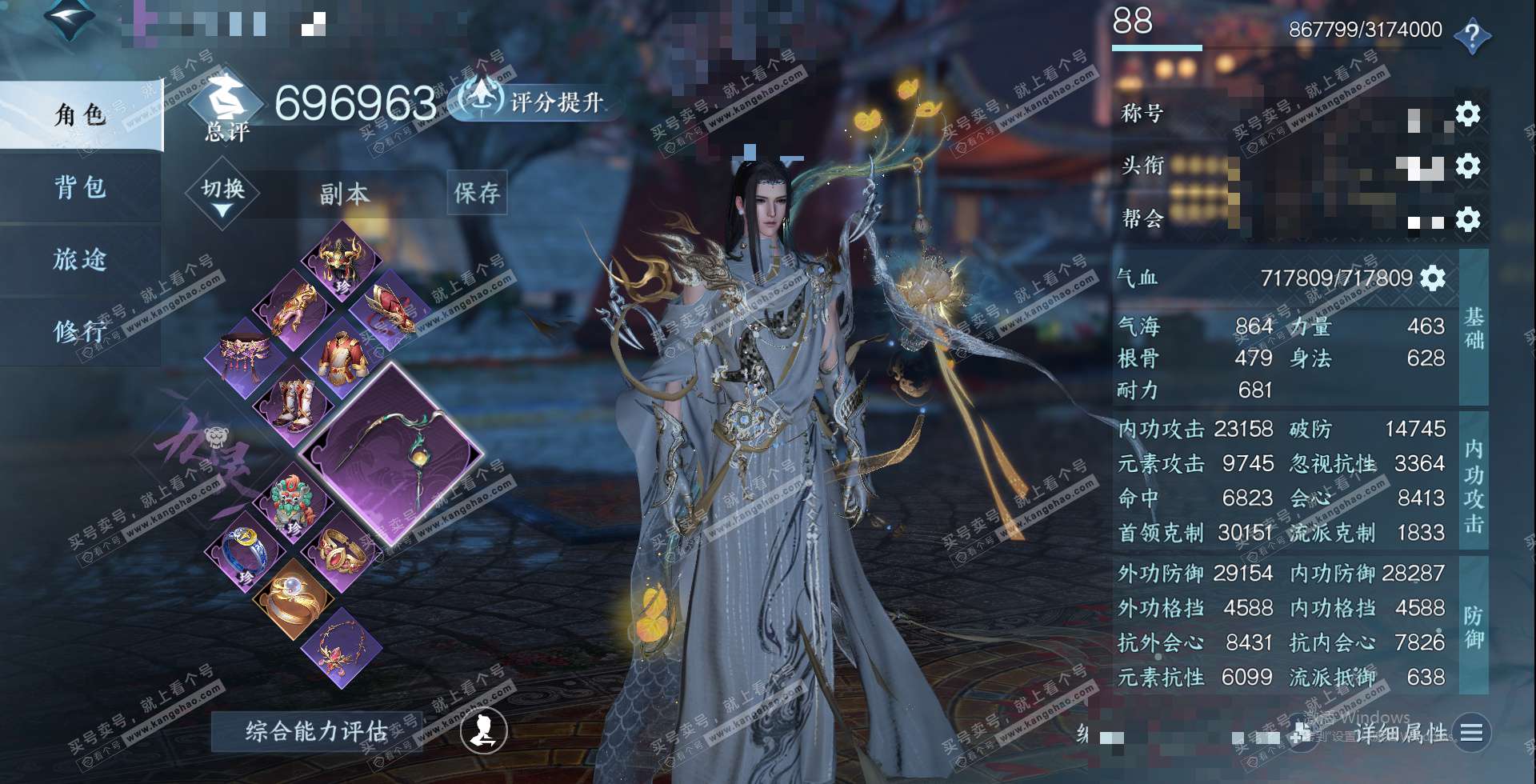Image resolution: width=1536 pixels, height=784 pixels.
Task: Go to the 修行 tab
Action: [x=80, y=331]
